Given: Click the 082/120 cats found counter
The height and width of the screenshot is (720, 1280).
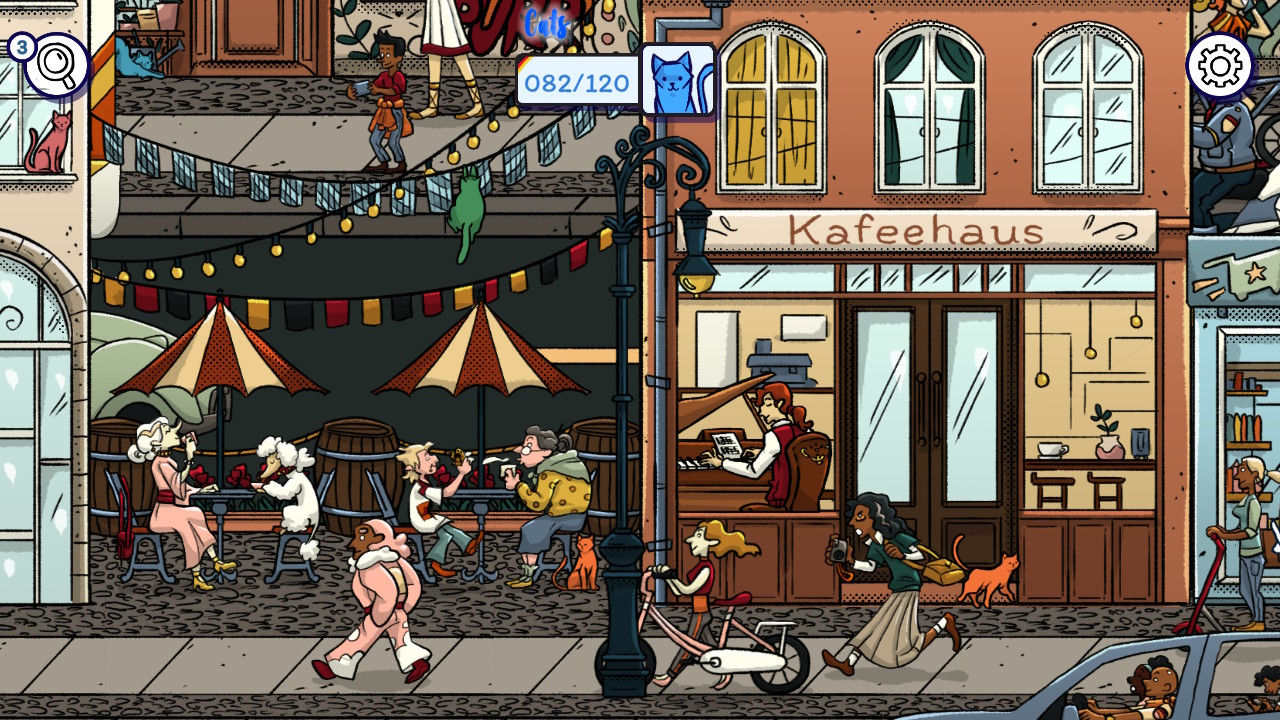Looking at the screenshot, I should tap(575, 84).
